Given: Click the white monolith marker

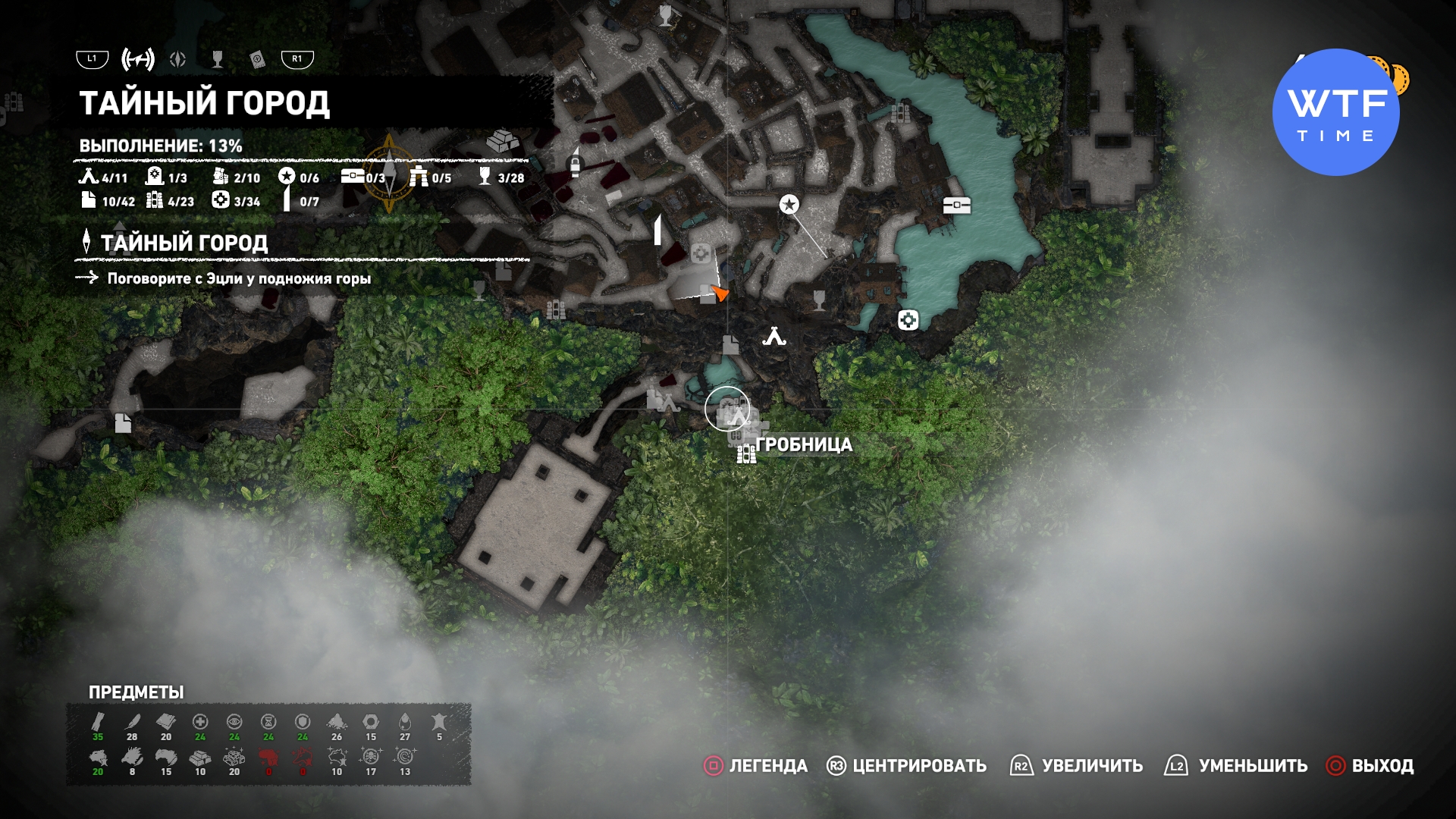Looking at the screenshot, I should [x=658, y=229].
